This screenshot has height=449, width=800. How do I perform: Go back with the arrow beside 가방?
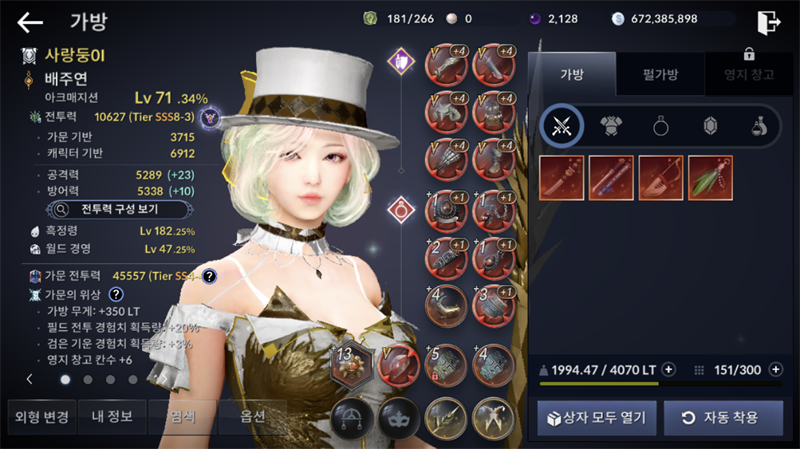click(x=30, y=22)
